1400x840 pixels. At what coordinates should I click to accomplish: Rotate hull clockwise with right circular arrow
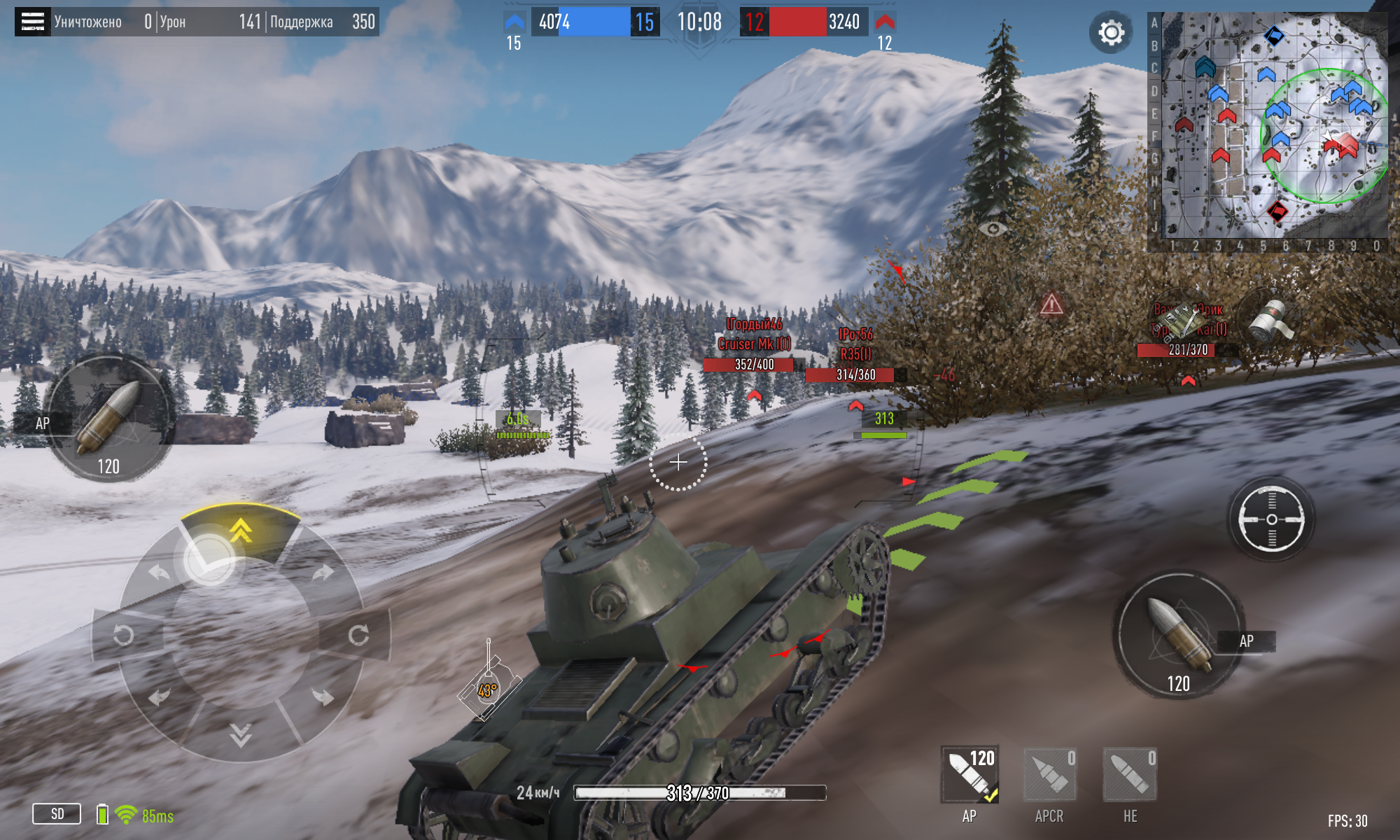pos(358,635)
